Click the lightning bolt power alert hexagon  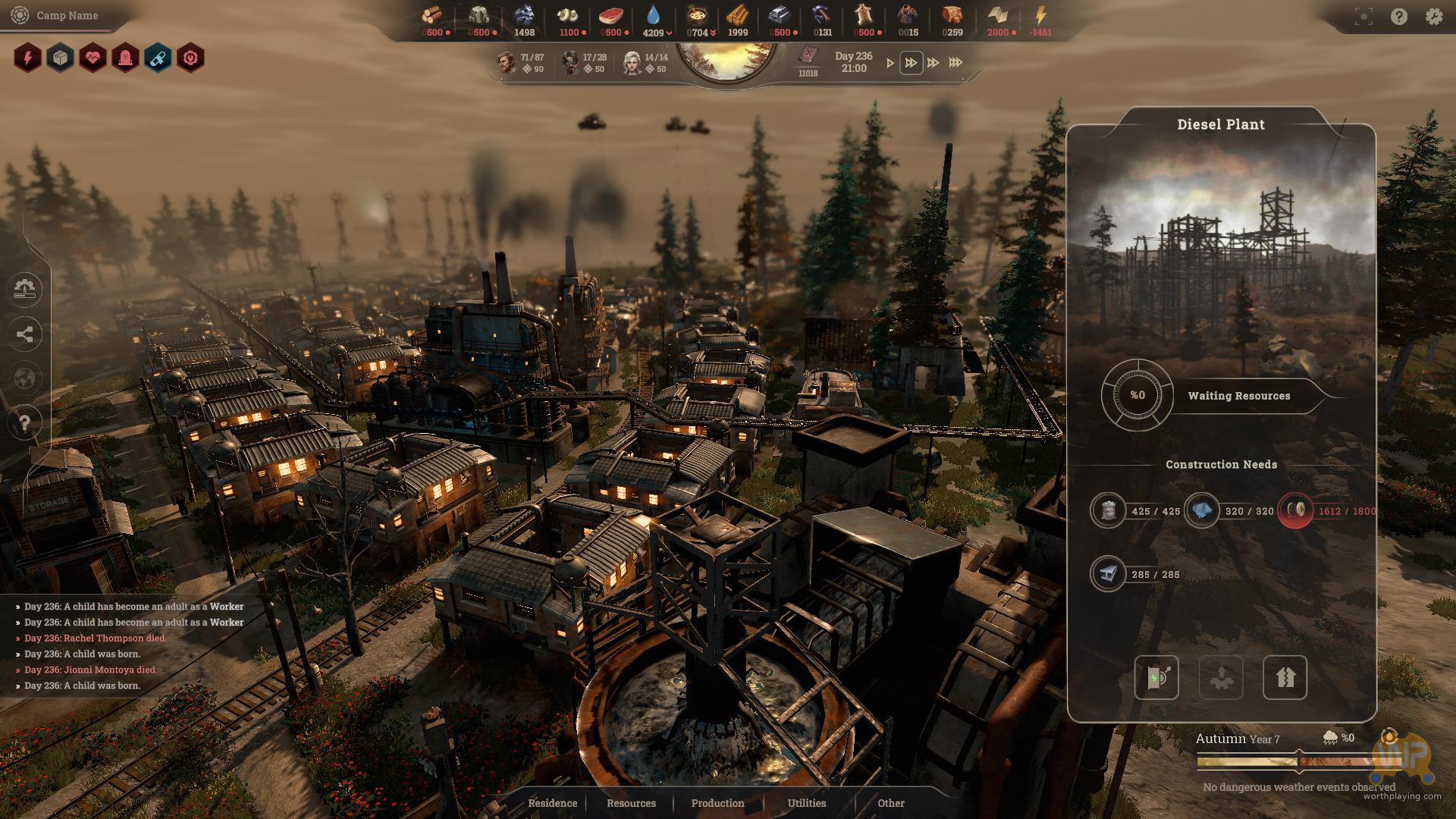[28, 58]
